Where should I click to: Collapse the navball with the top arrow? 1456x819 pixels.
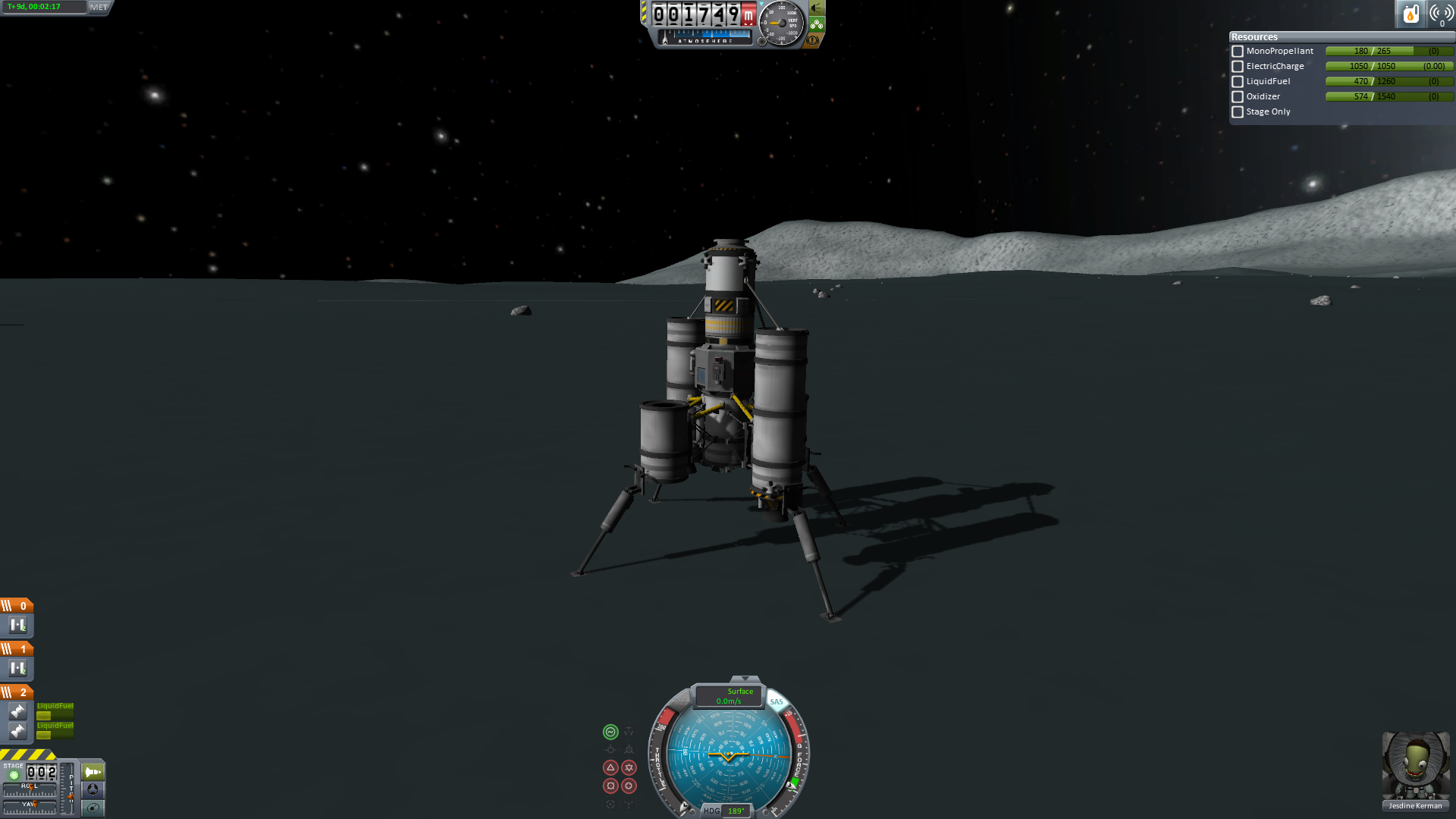[745, 678]
